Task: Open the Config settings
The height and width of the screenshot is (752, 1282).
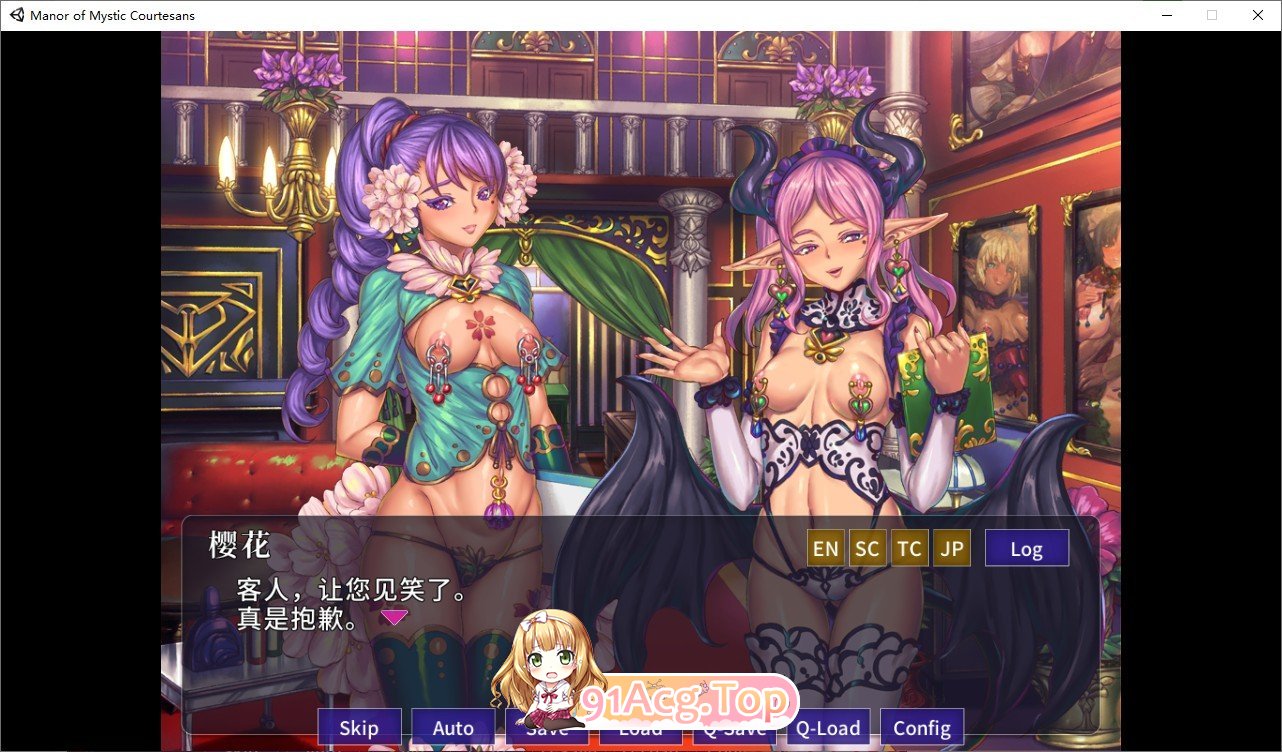Action: 921,728
